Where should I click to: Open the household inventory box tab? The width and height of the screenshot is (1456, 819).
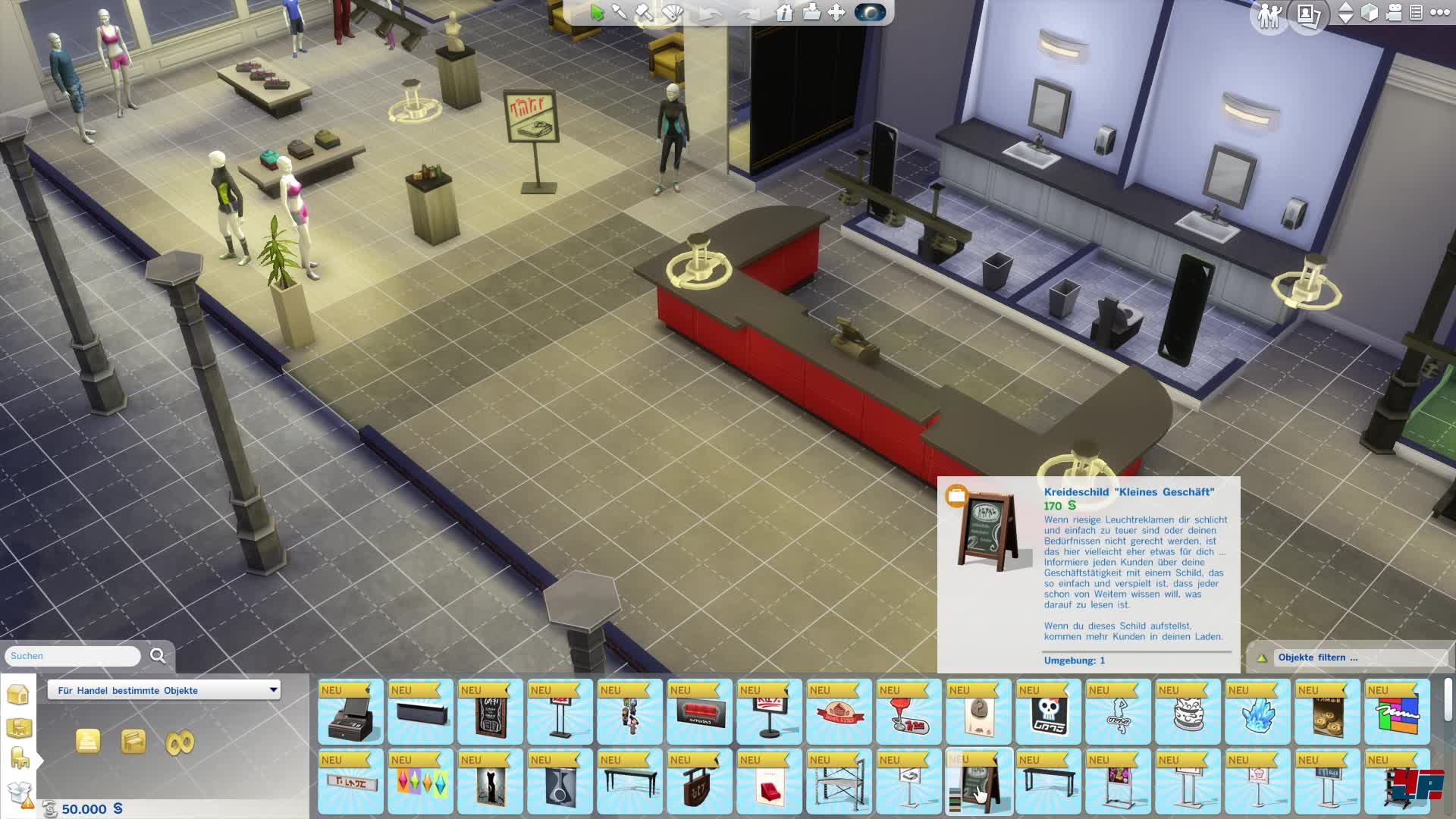(x=20, y=794)
